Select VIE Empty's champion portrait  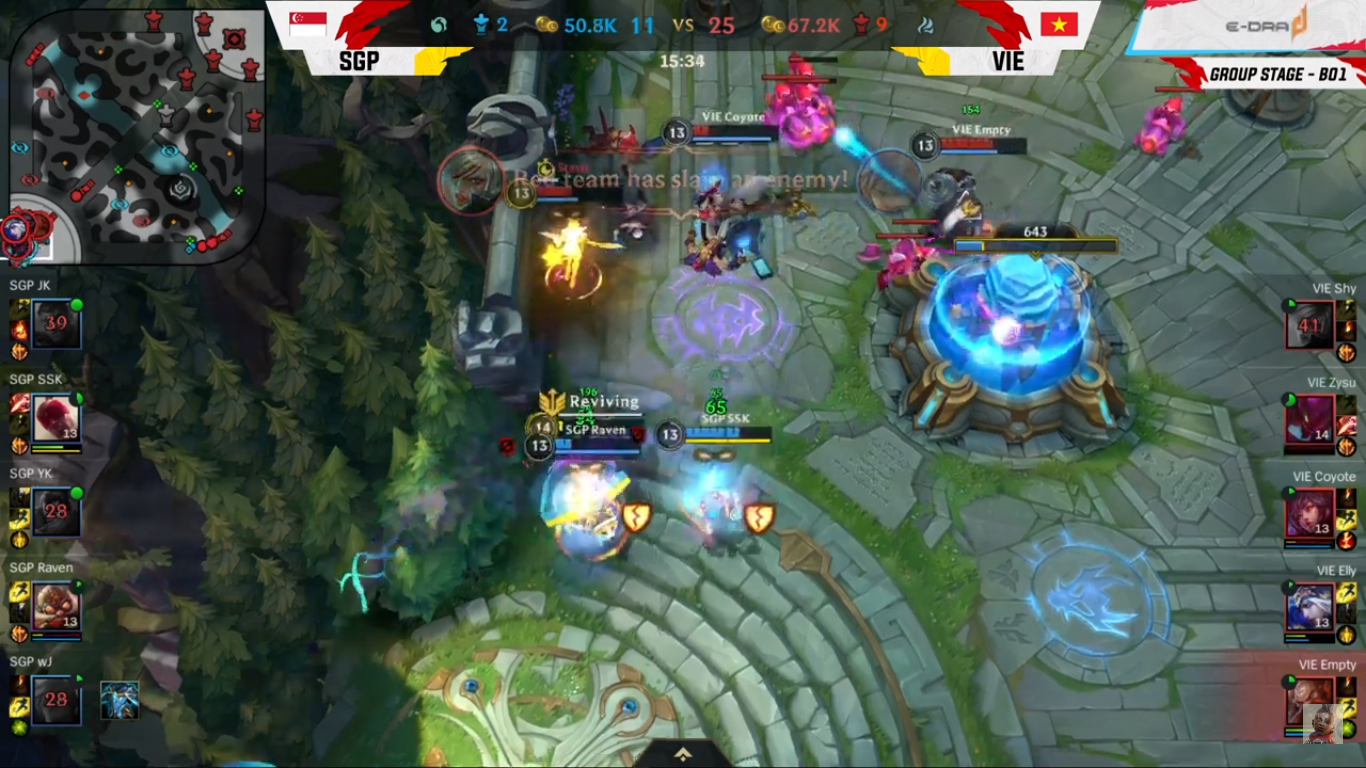(1310, 700)
